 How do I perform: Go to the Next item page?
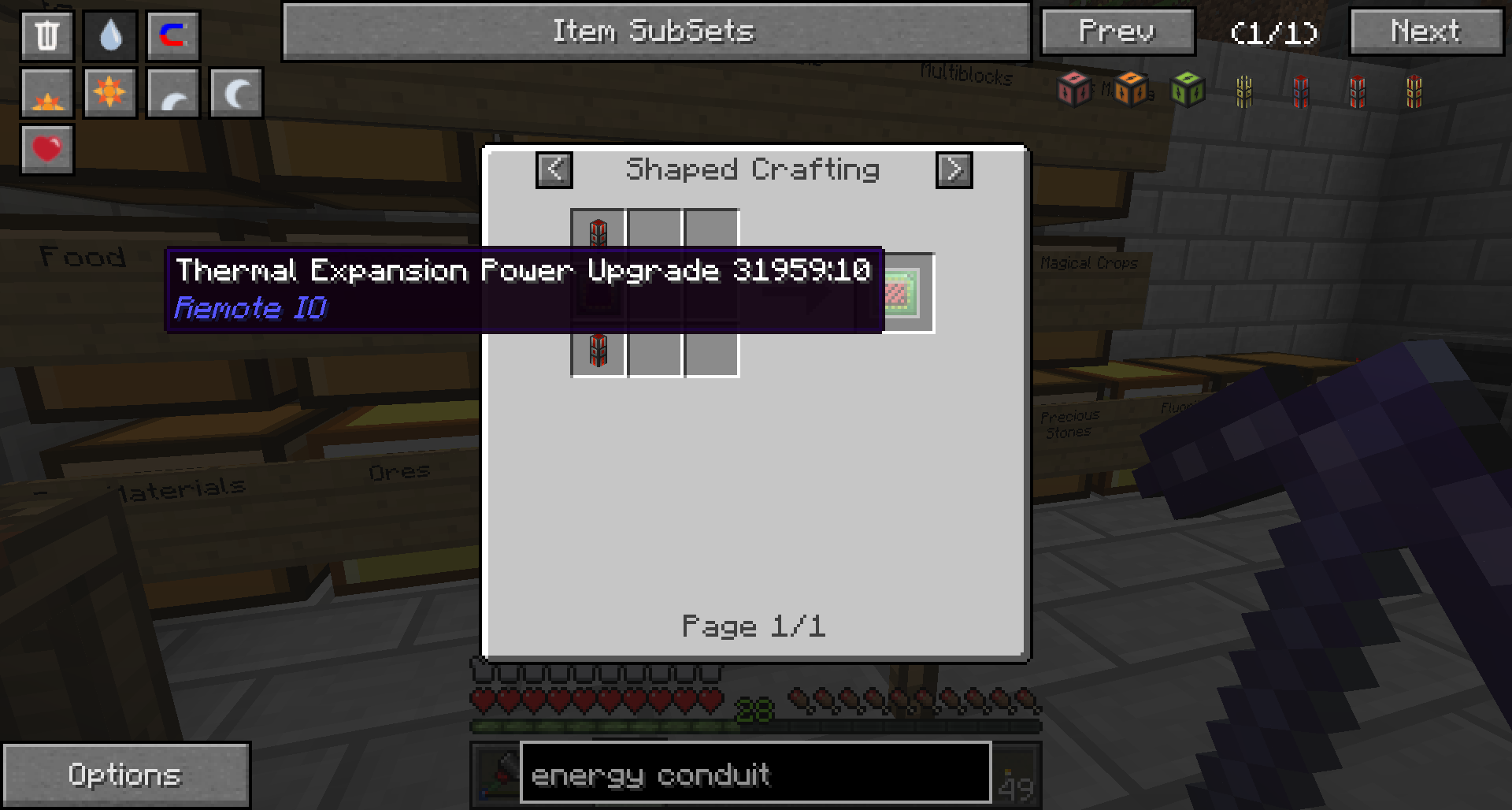click(1426, 32)
